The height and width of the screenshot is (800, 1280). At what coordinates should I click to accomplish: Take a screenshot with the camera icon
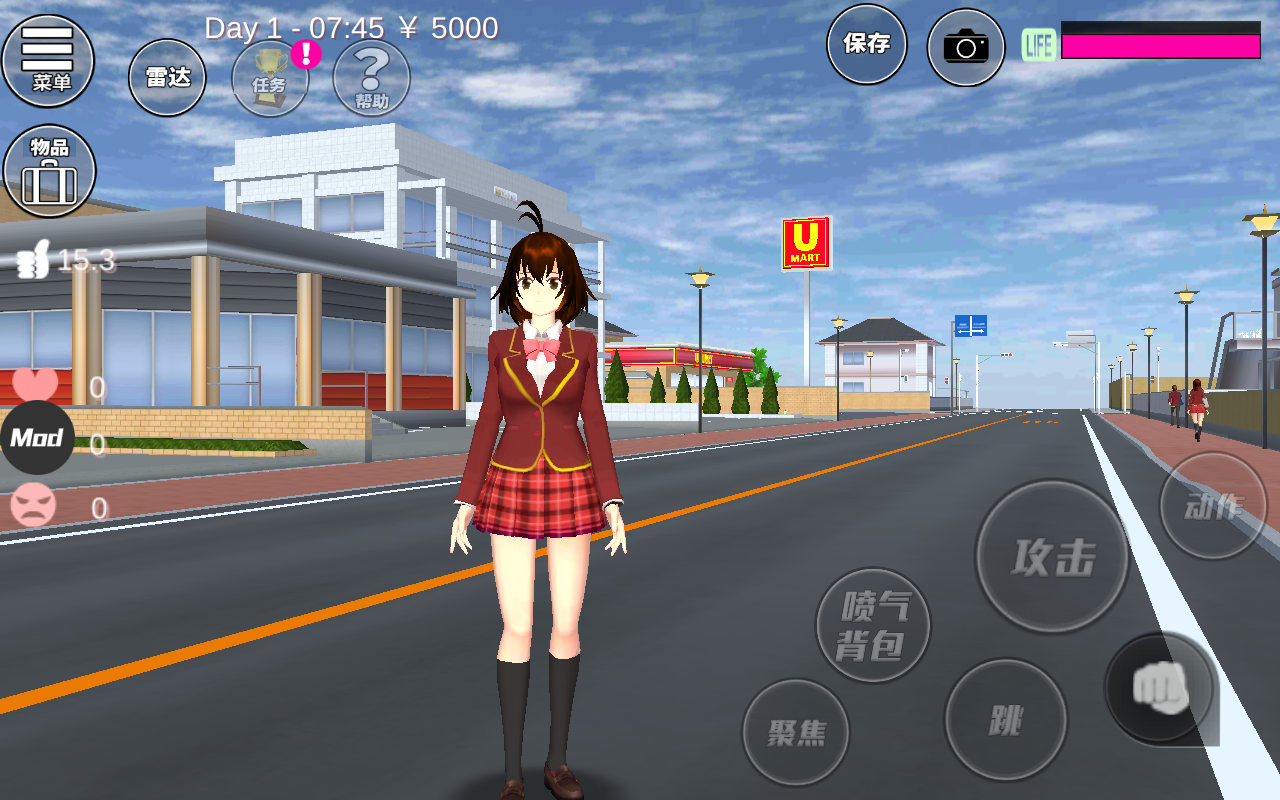click(x=965, y=46)
